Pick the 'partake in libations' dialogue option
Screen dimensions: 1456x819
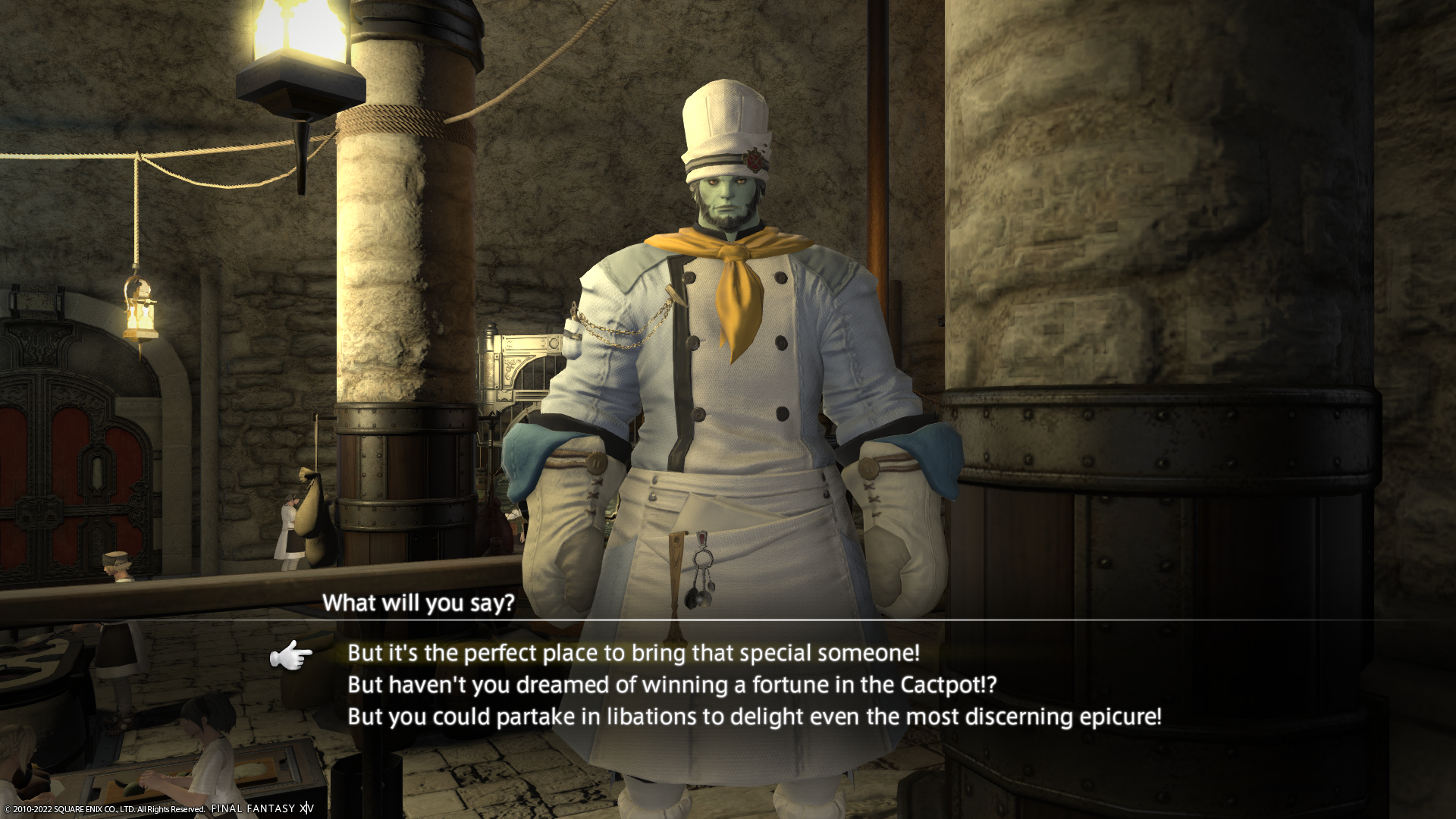tap(754, 717)
